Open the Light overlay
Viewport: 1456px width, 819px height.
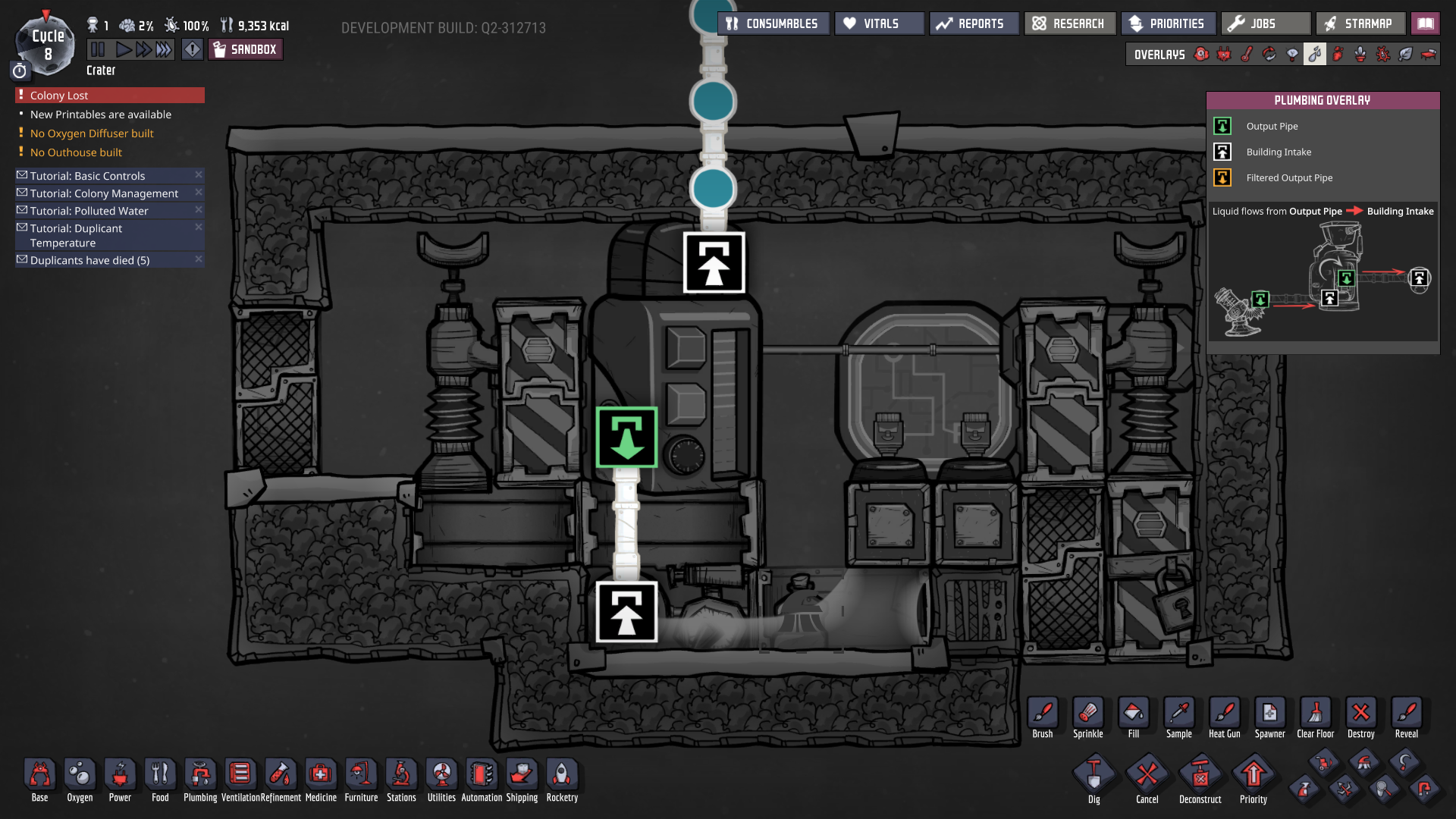1292,54
